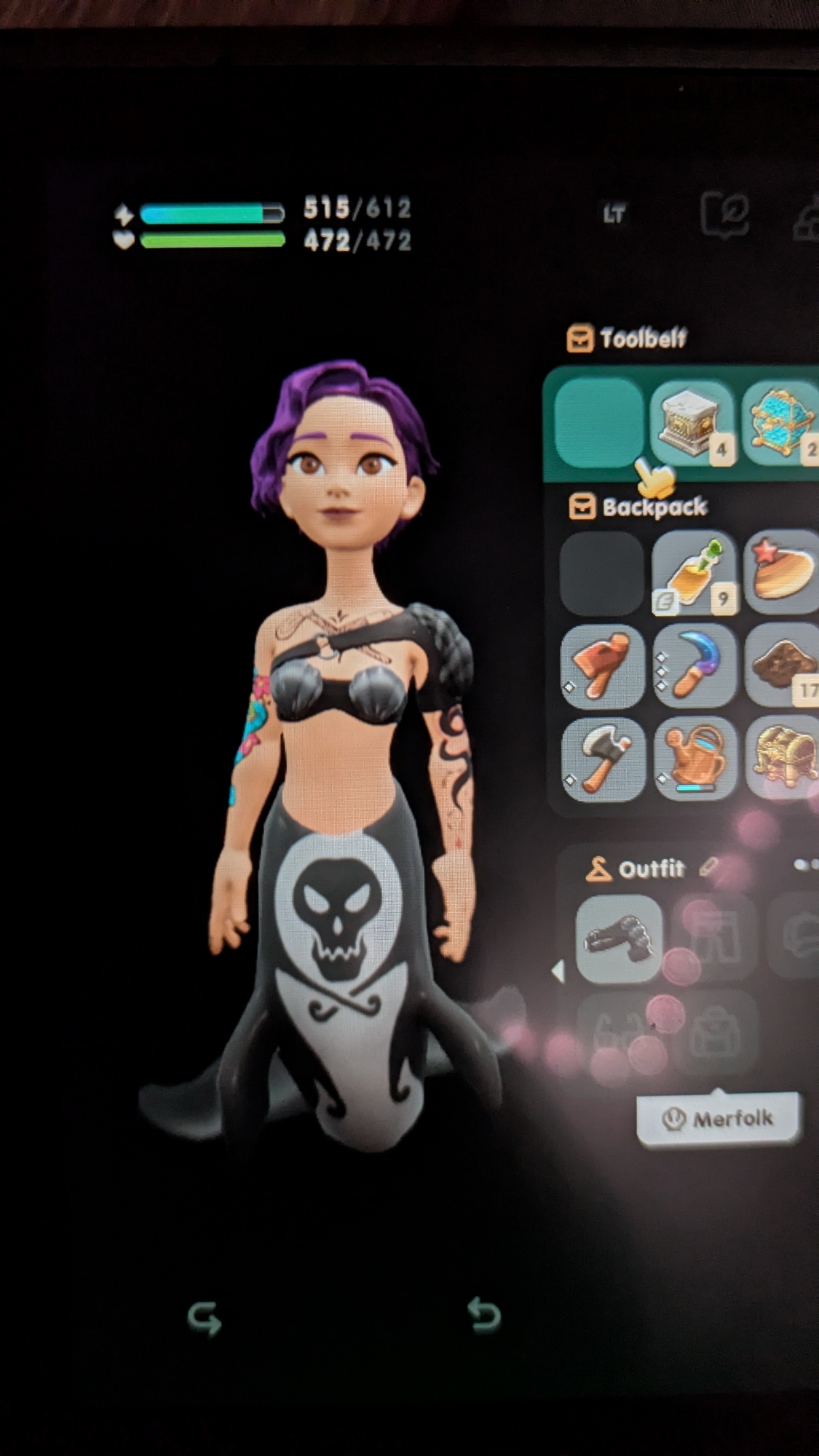Choose the axe in the Backpack
Screen dimensions: 819x1456
[603, 758]
